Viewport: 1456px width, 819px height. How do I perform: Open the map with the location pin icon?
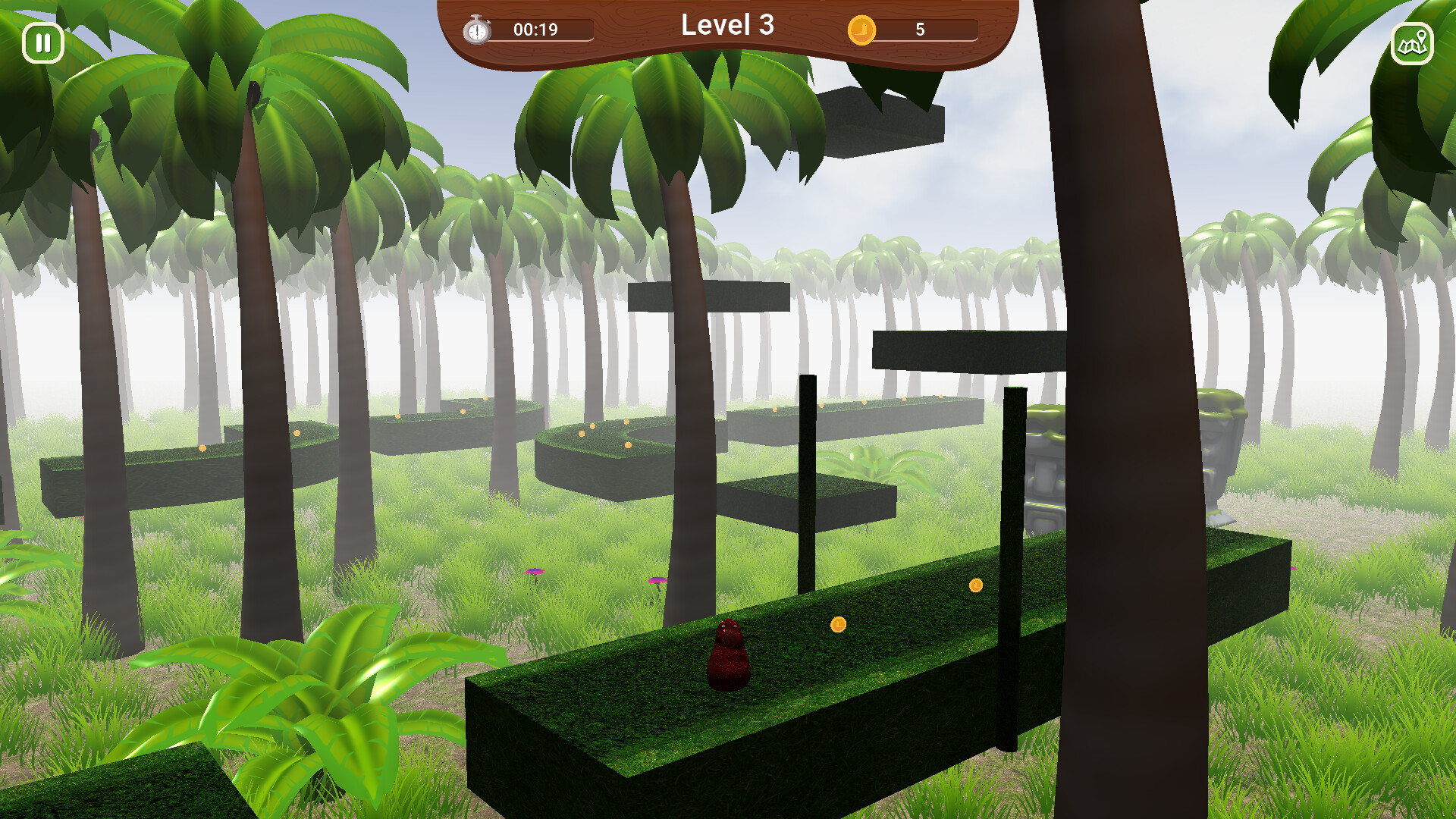coord(1412,44)
